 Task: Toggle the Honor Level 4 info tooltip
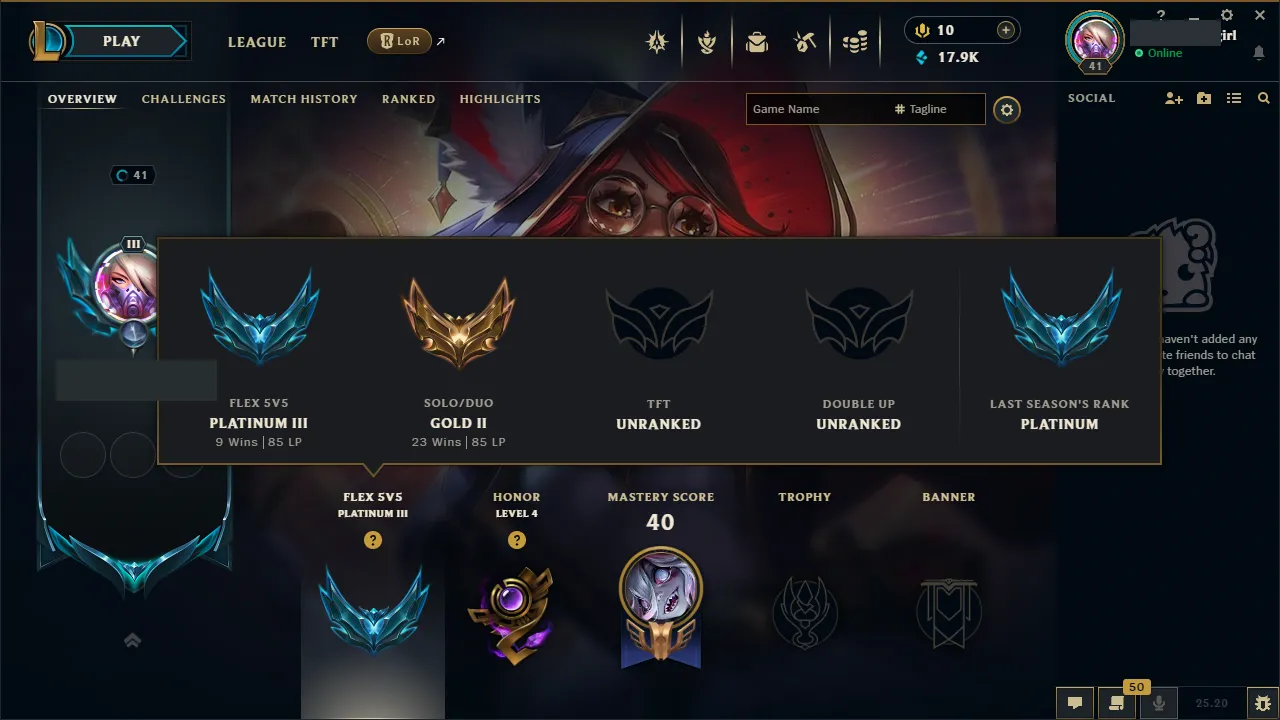[x=517, y=540]
